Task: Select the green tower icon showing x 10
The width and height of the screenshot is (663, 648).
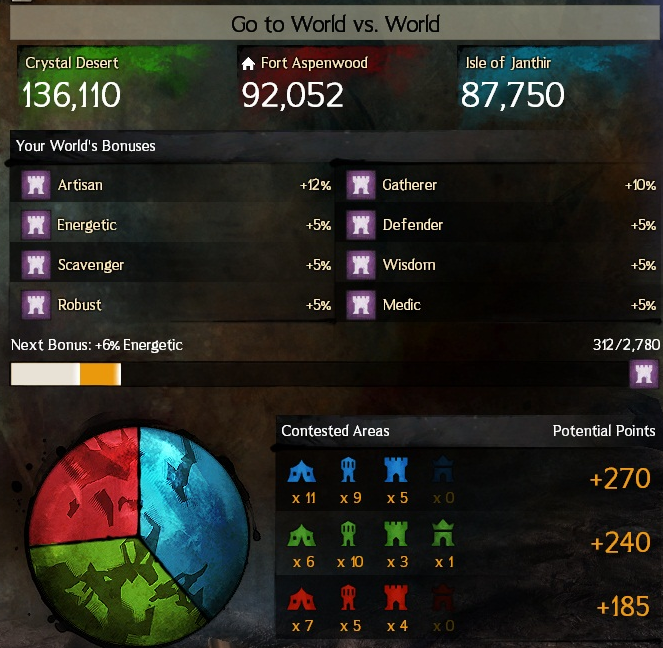Action: pyautogui.click(x=350, y=535)
